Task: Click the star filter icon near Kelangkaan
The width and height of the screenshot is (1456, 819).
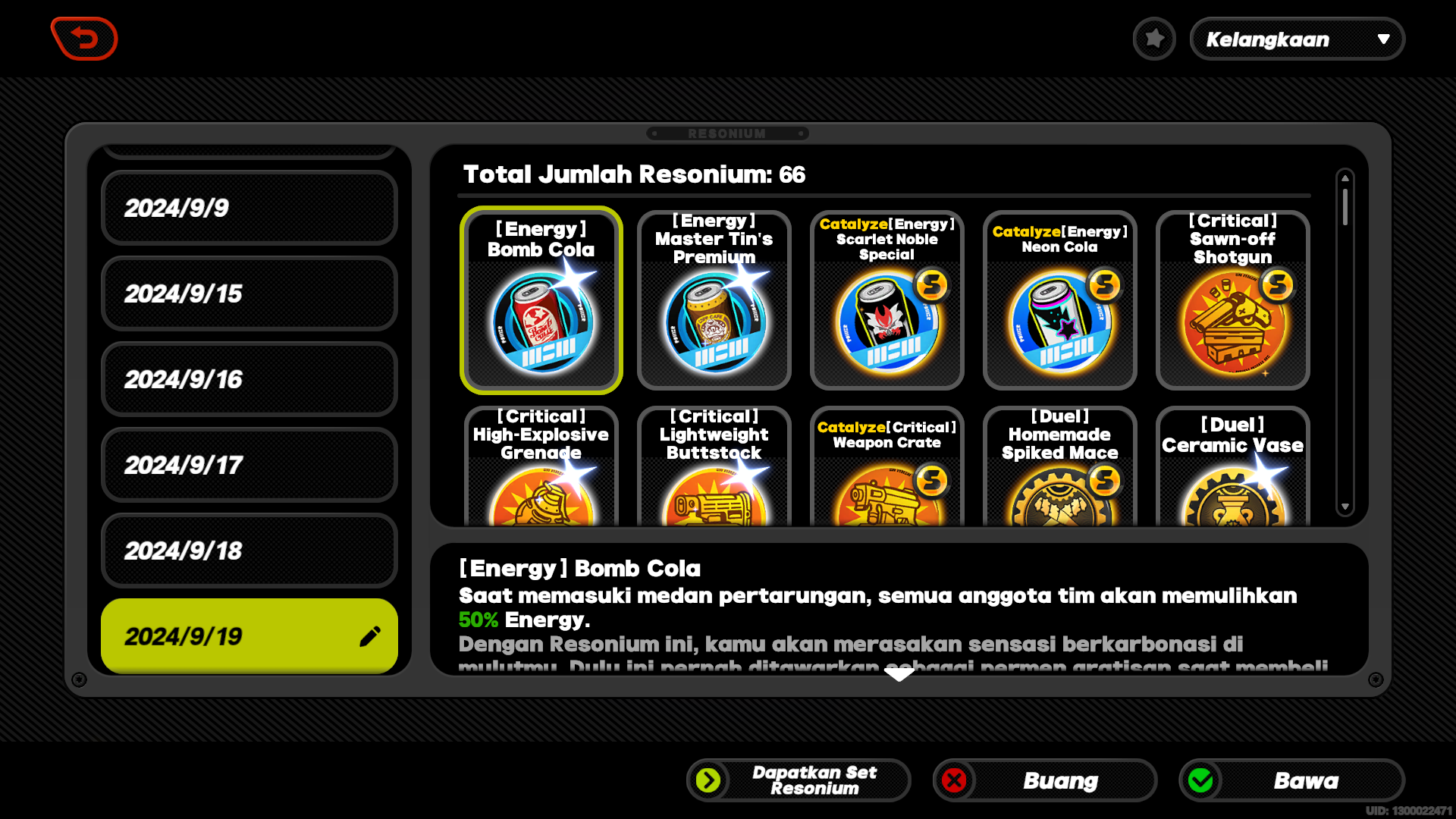Action: 1154,39
